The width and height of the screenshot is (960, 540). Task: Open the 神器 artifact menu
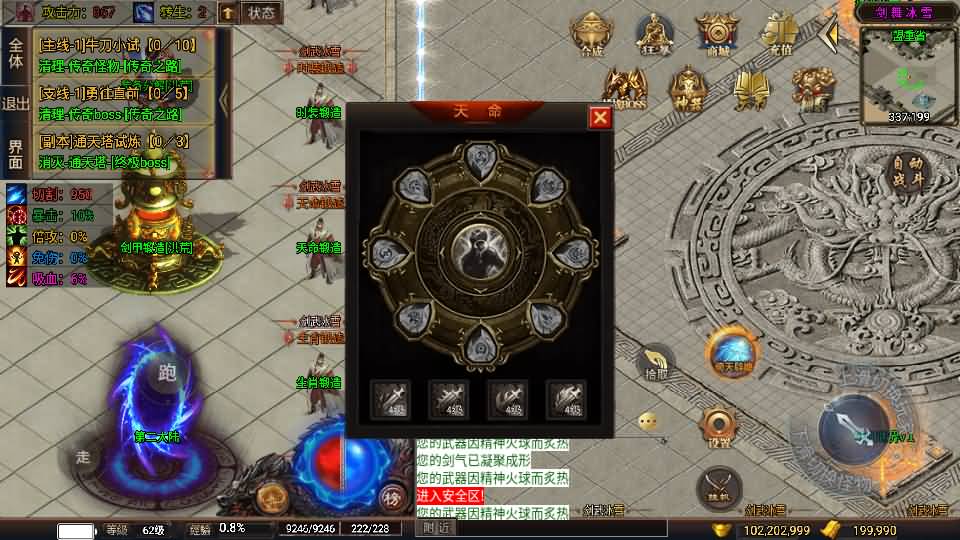point(689,88)
